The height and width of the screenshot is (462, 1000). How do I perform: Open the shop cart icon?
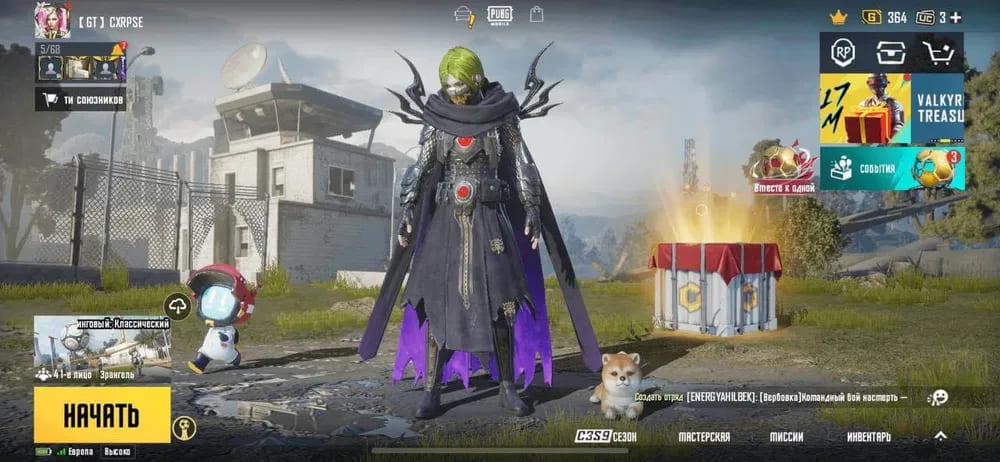[939, 53]
